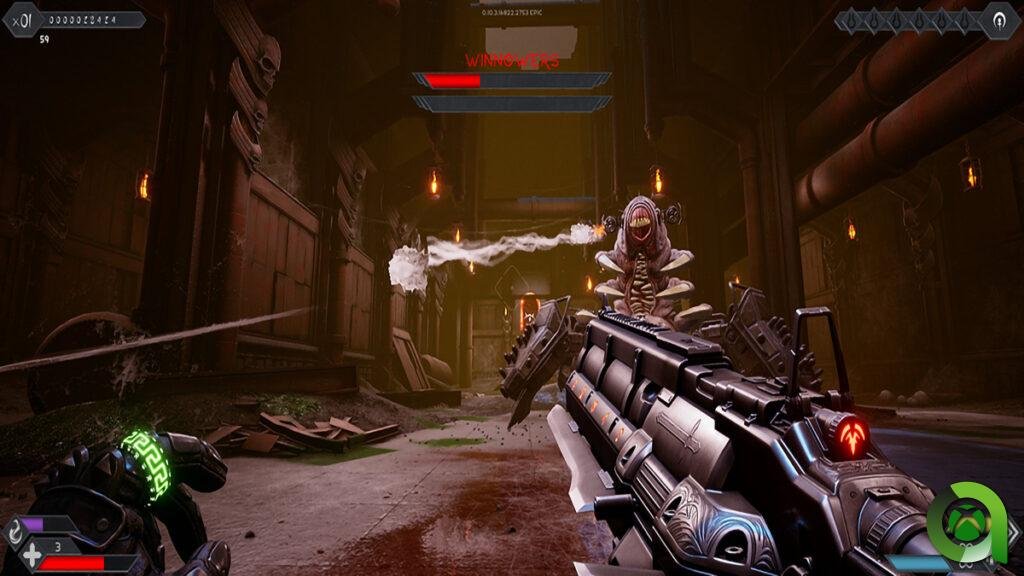Click the crescent sigil hexagon icon

(x=998, y=19)
